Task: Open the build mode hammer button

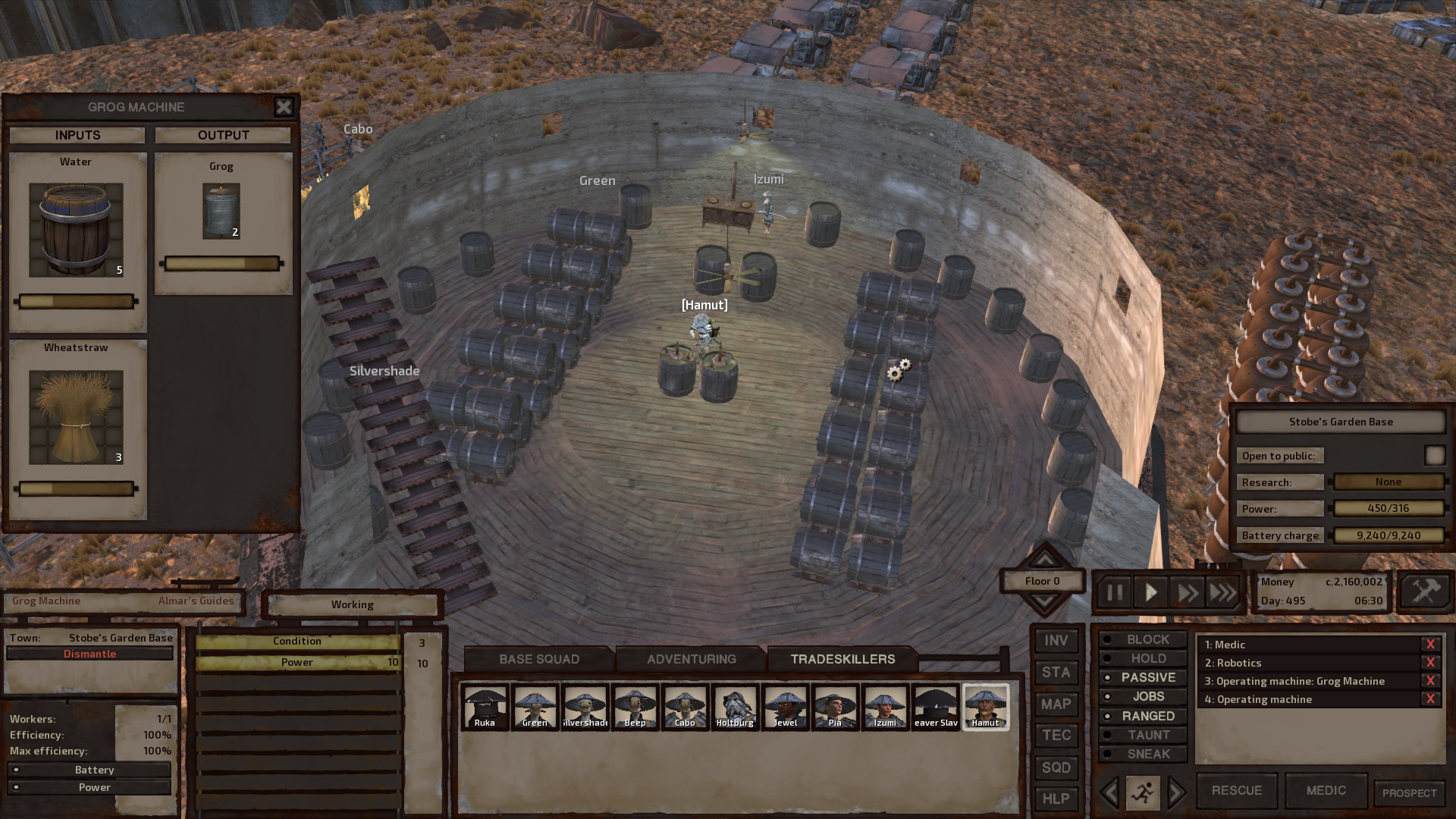Action: click(x=1425, y=591)
